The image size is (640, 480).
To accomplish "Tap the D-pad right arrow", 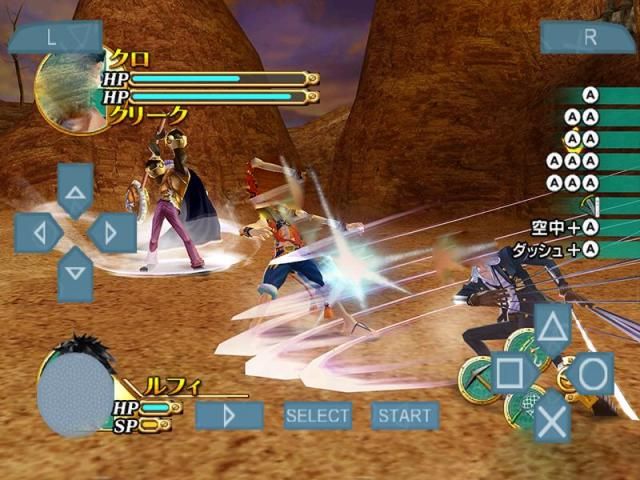I will 112,233.
